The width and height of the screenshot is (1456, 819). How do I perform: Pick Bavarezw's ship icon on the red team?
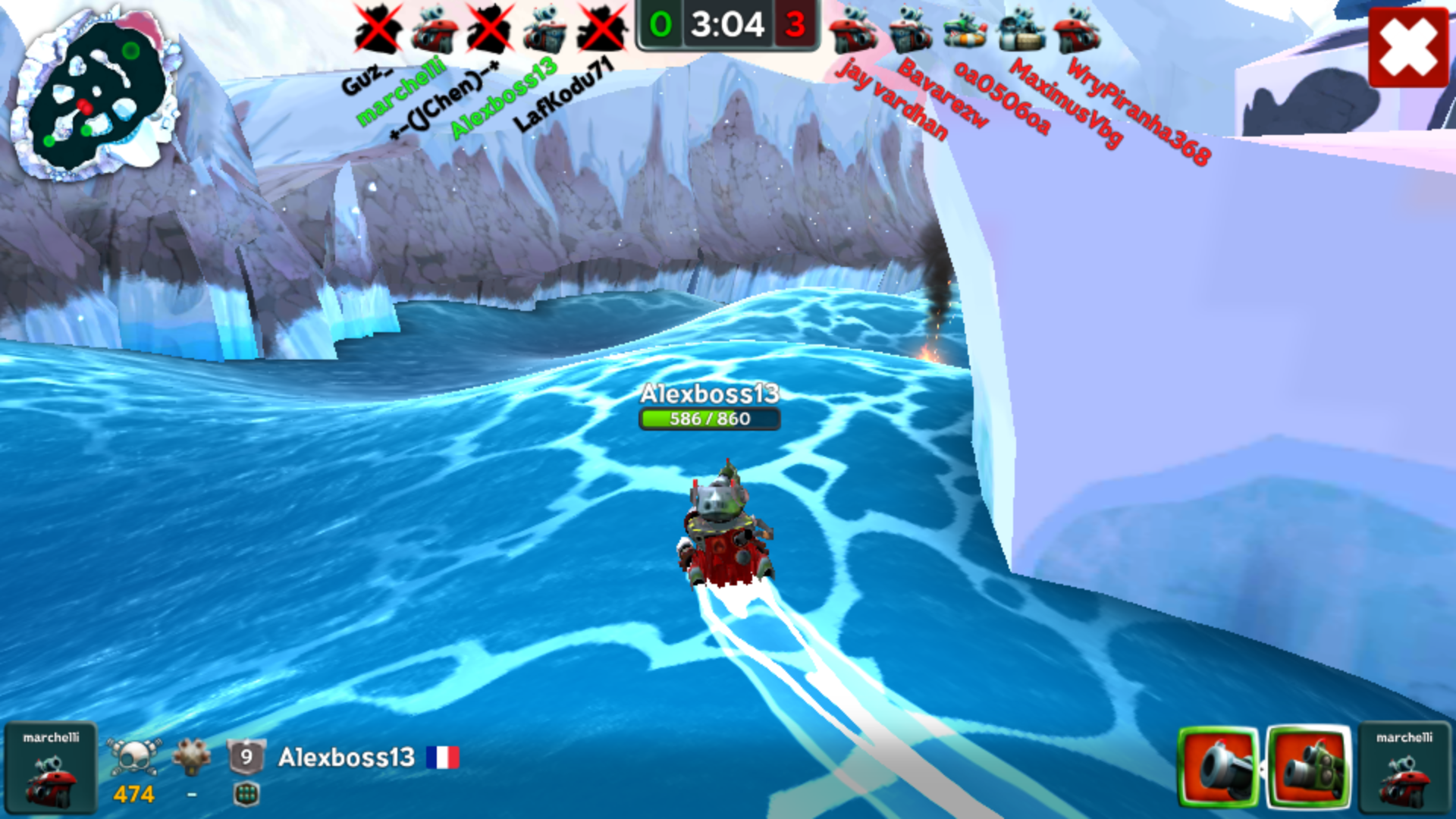pyautogui.click(x=910, y=30)
